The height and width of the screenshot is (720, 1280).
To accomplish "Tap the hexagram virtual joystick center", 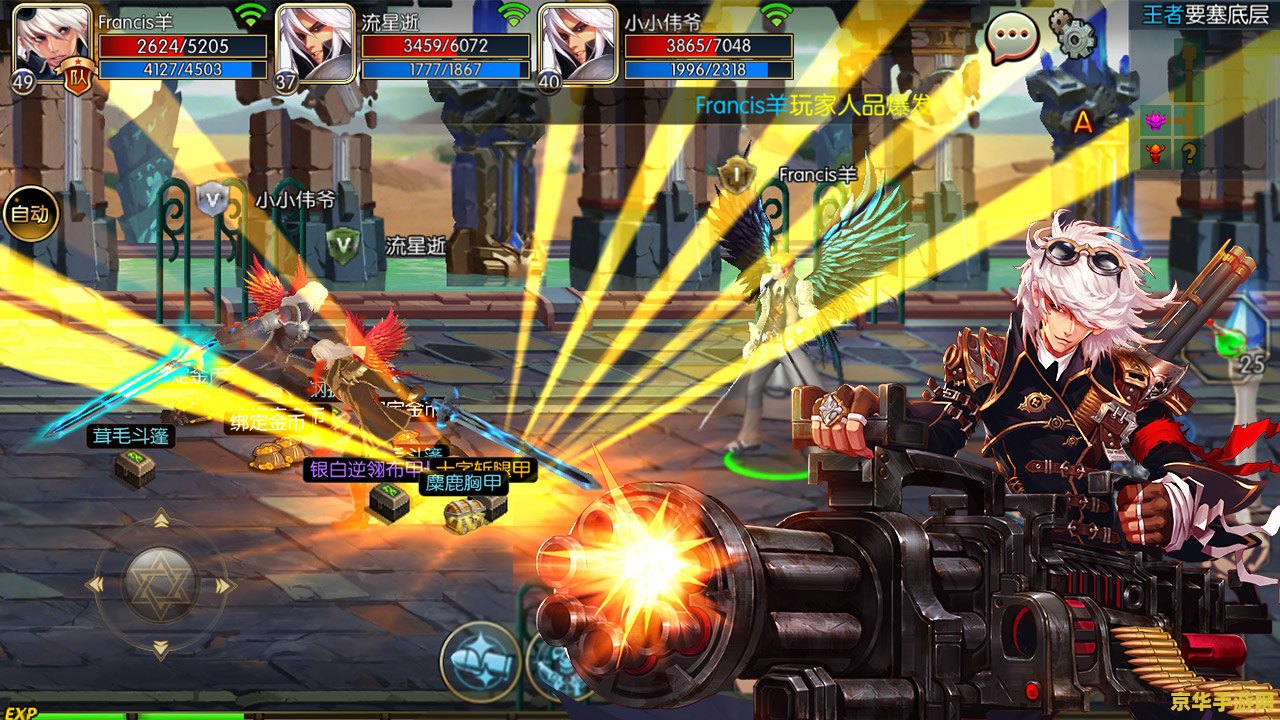I will tap(160, 585).
